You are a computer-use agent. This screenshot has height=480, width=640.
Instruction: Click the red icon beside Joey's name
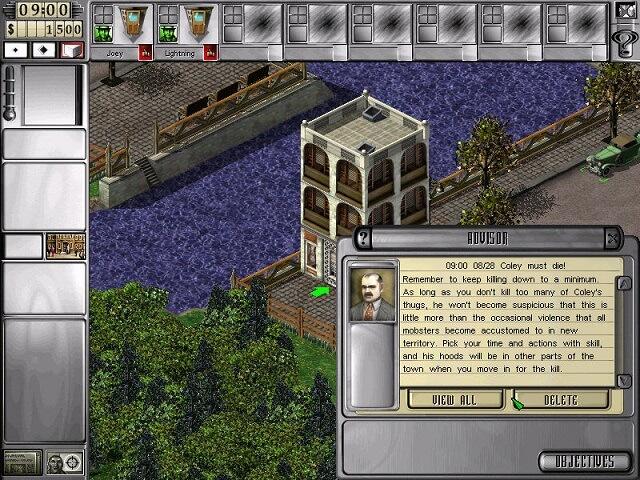click(x=145, y=53)
